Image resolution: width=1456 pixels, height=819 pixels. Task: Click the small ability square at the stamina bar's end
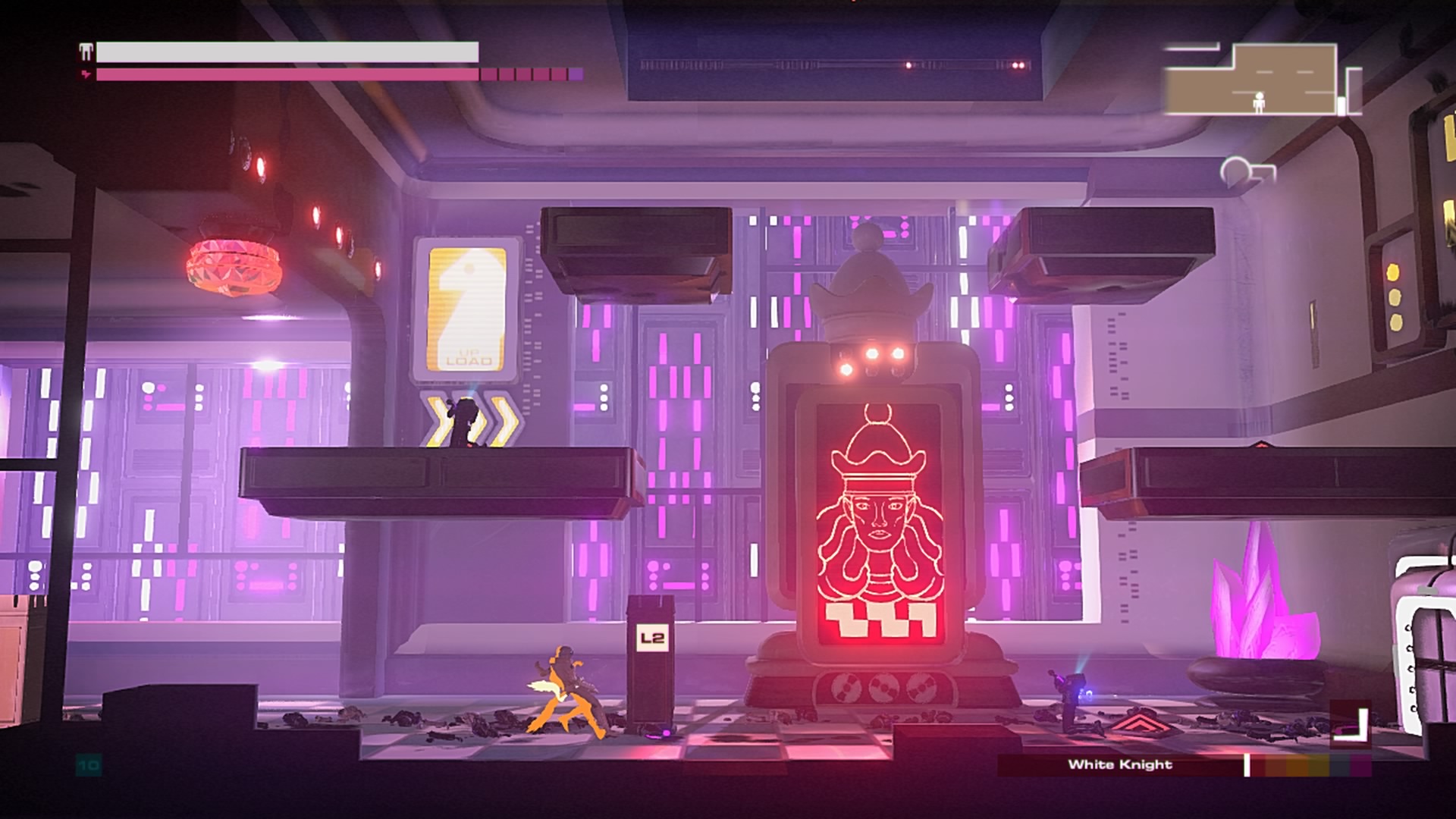(575, 75)
